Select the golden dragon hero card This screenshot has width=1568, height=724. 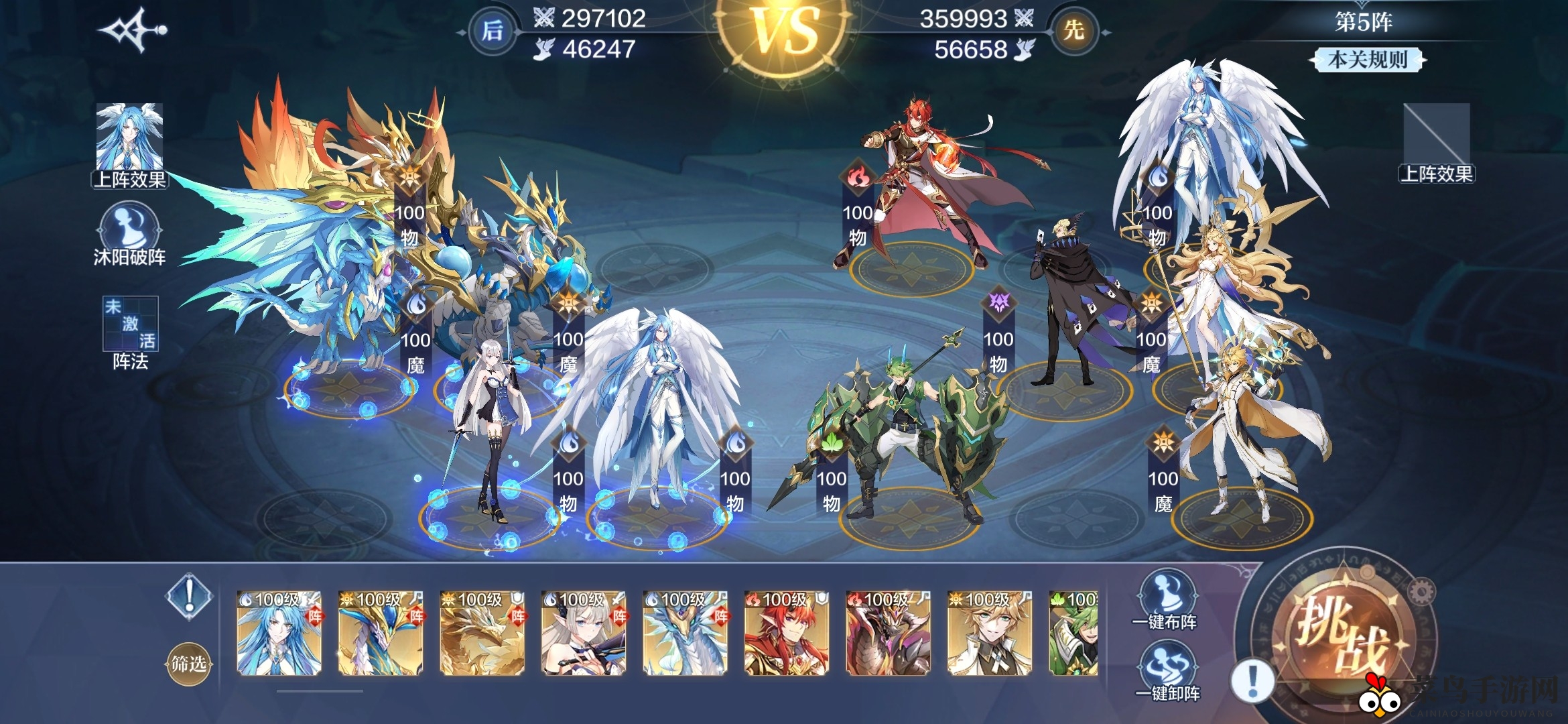click(x=482, y=632)
